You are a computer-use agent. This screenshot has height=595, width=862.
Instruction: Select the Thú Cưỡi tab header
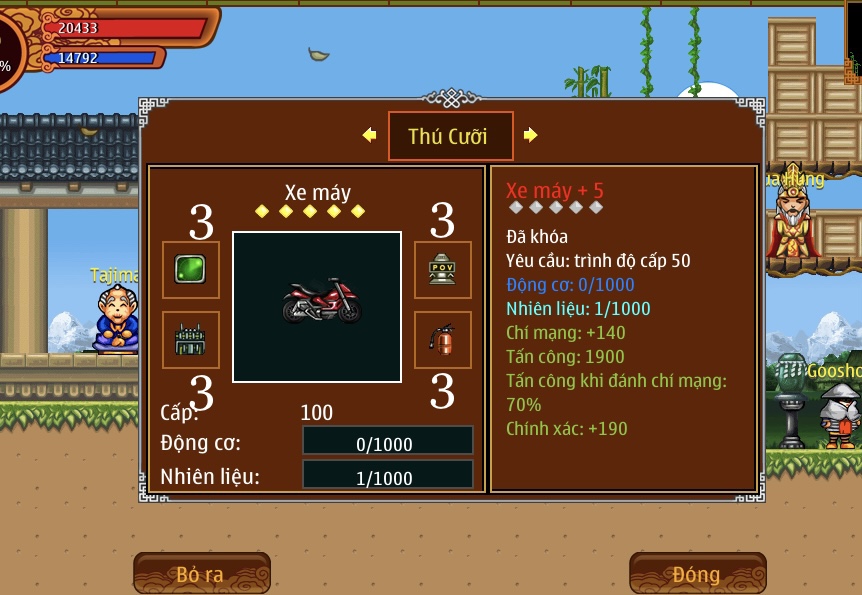click(x=450, y=136)
